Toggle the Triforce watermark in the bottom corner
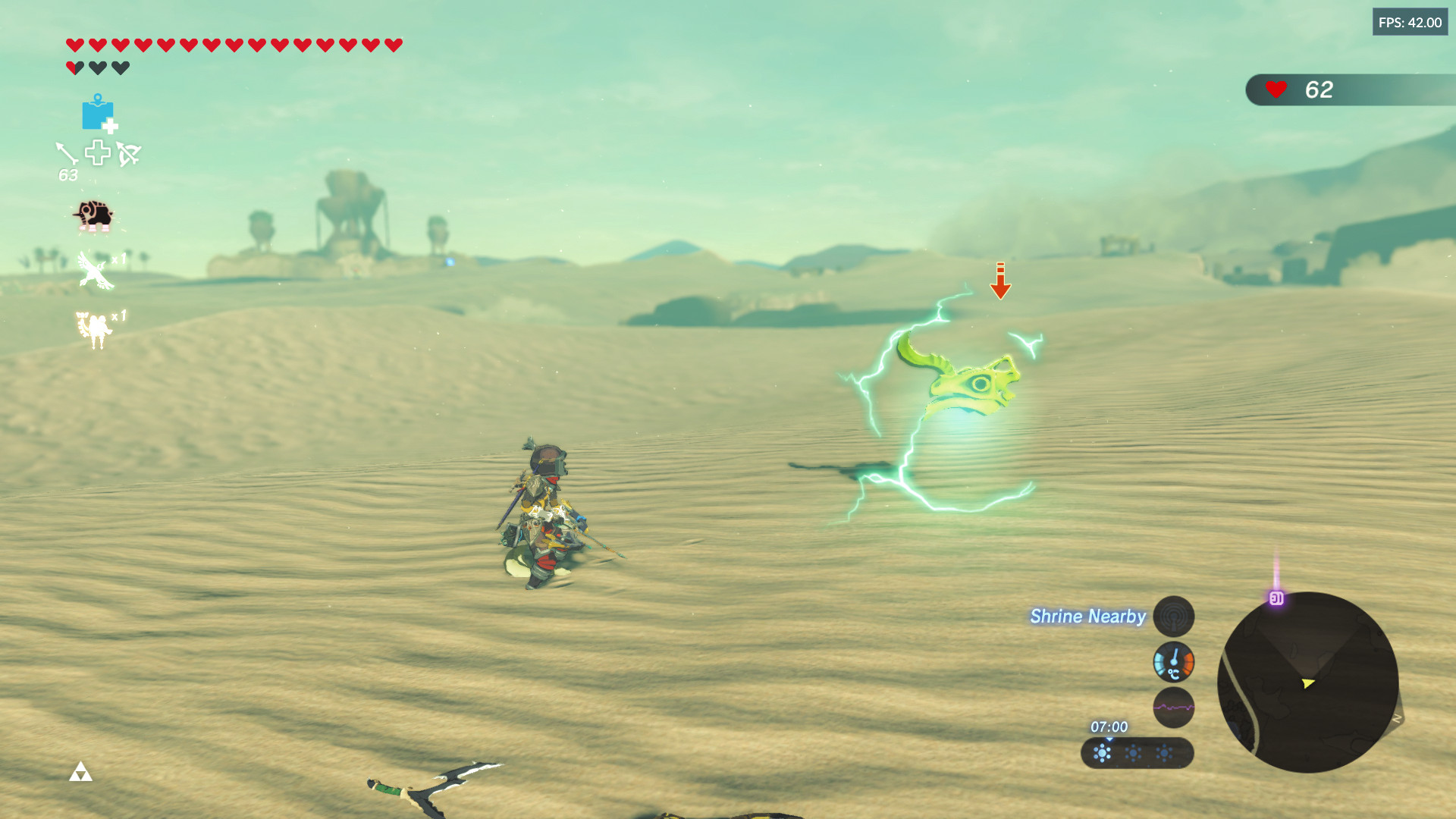 (x=82, y=772)
